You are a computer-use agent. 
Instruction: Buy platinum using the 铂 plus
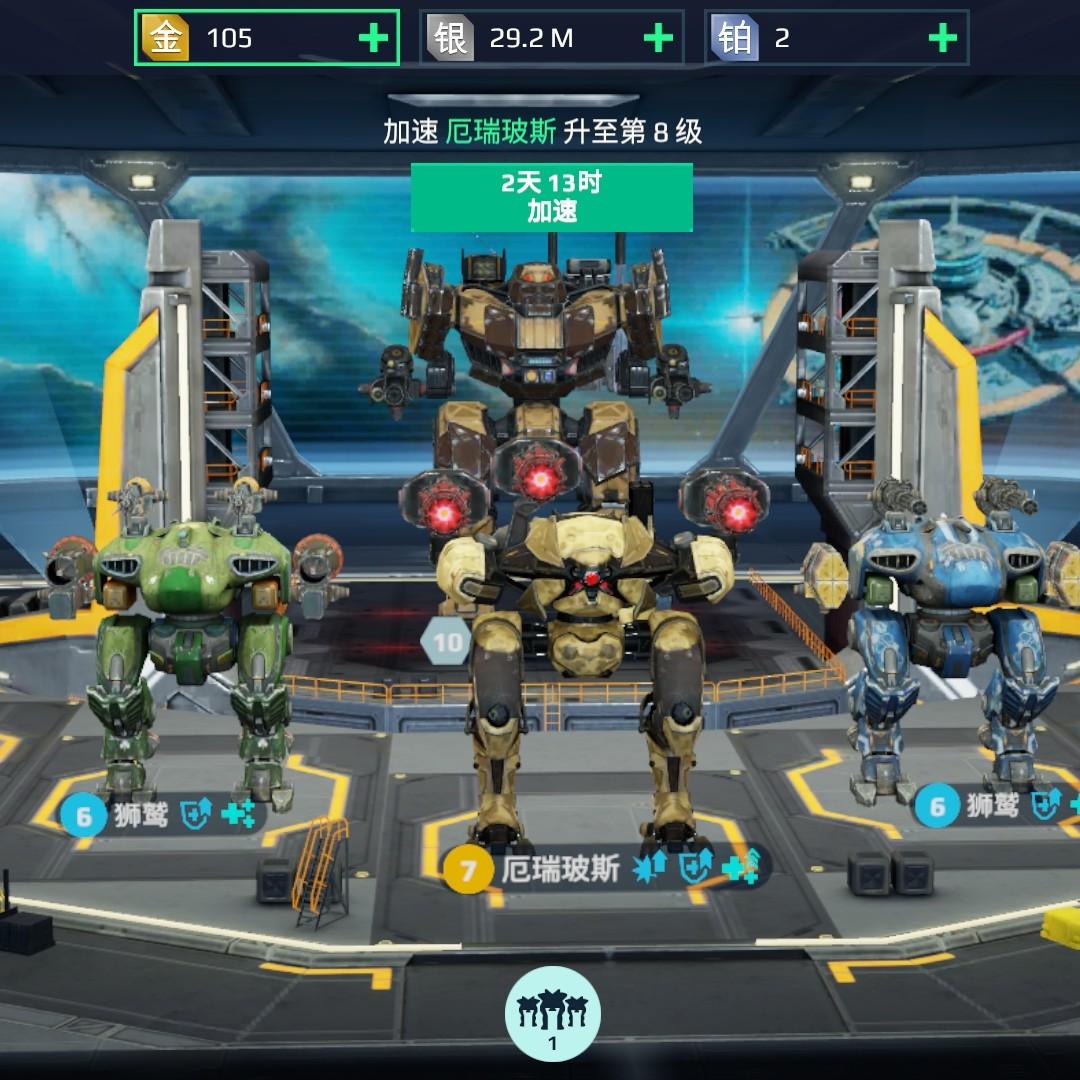click(942, 38)
